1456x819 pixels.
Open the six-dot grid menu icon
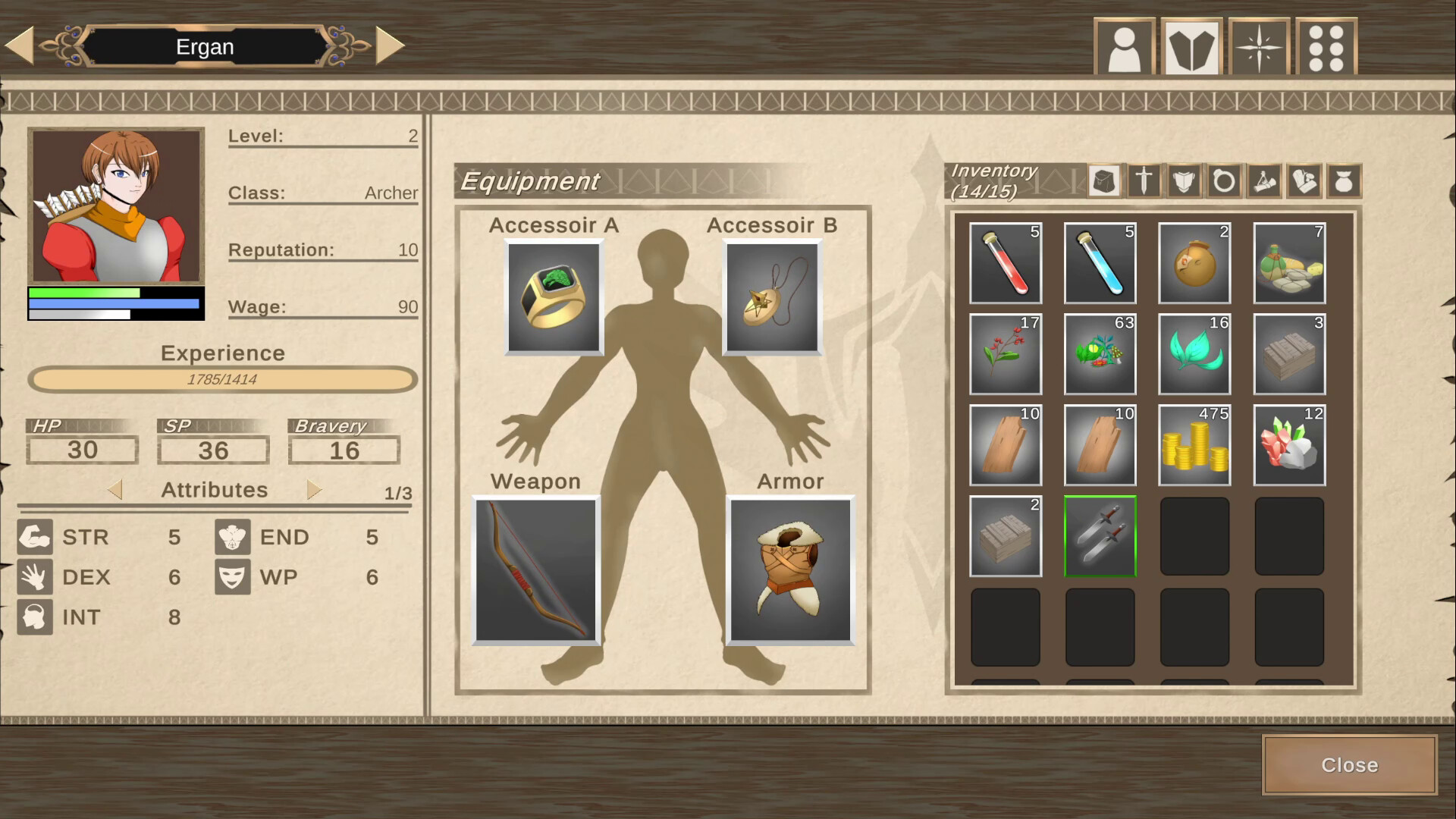[x=1326, y=45]
